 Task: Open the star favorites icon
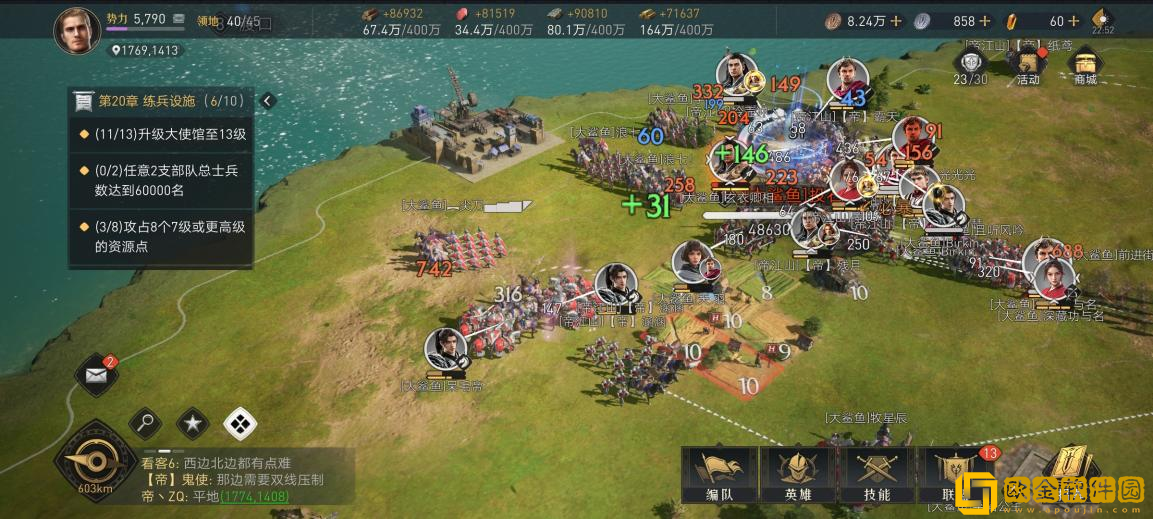[192, 424]
